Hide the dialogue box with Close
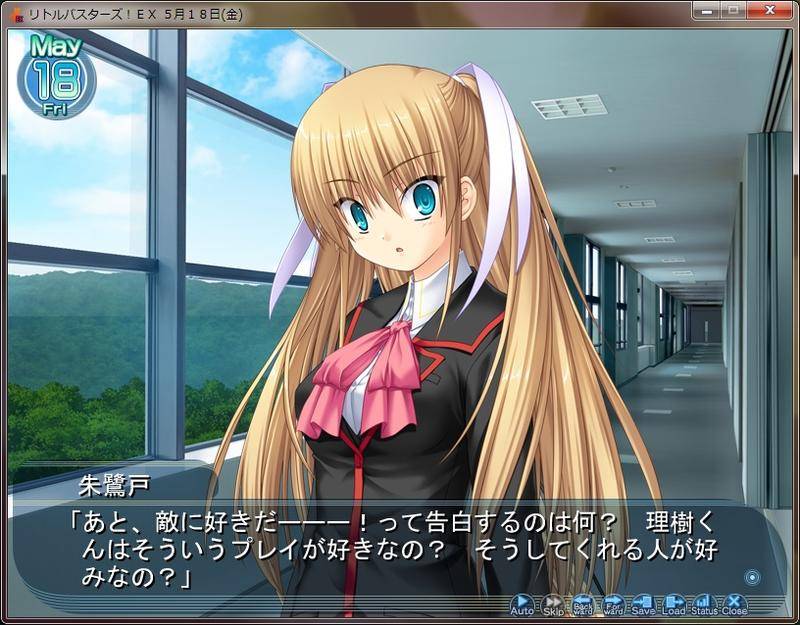This screenshot has height=625, width=800. (x=735, y=604)
